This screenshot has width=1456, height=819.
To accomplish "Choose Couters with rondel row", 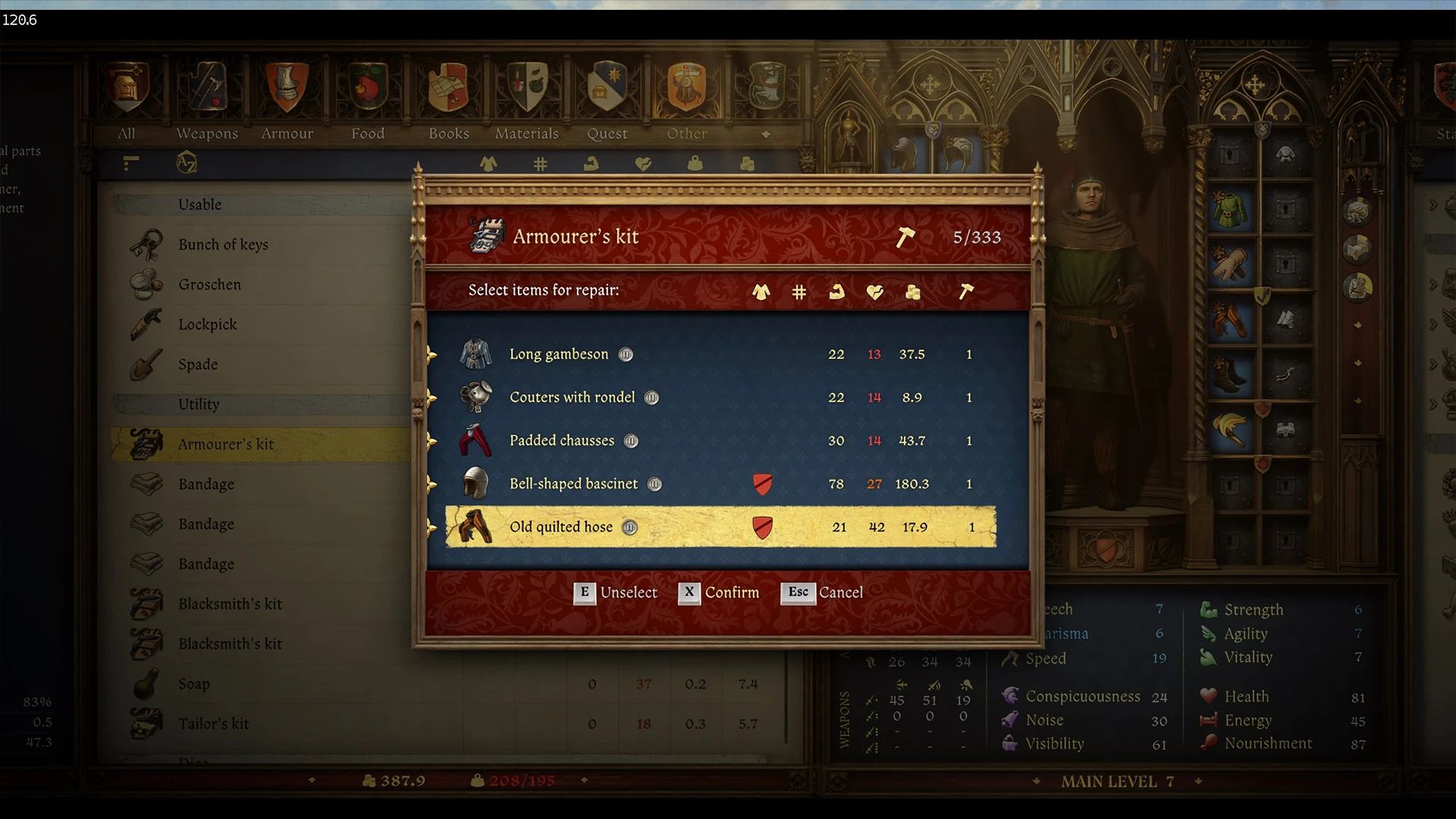I will click(572, 397).
